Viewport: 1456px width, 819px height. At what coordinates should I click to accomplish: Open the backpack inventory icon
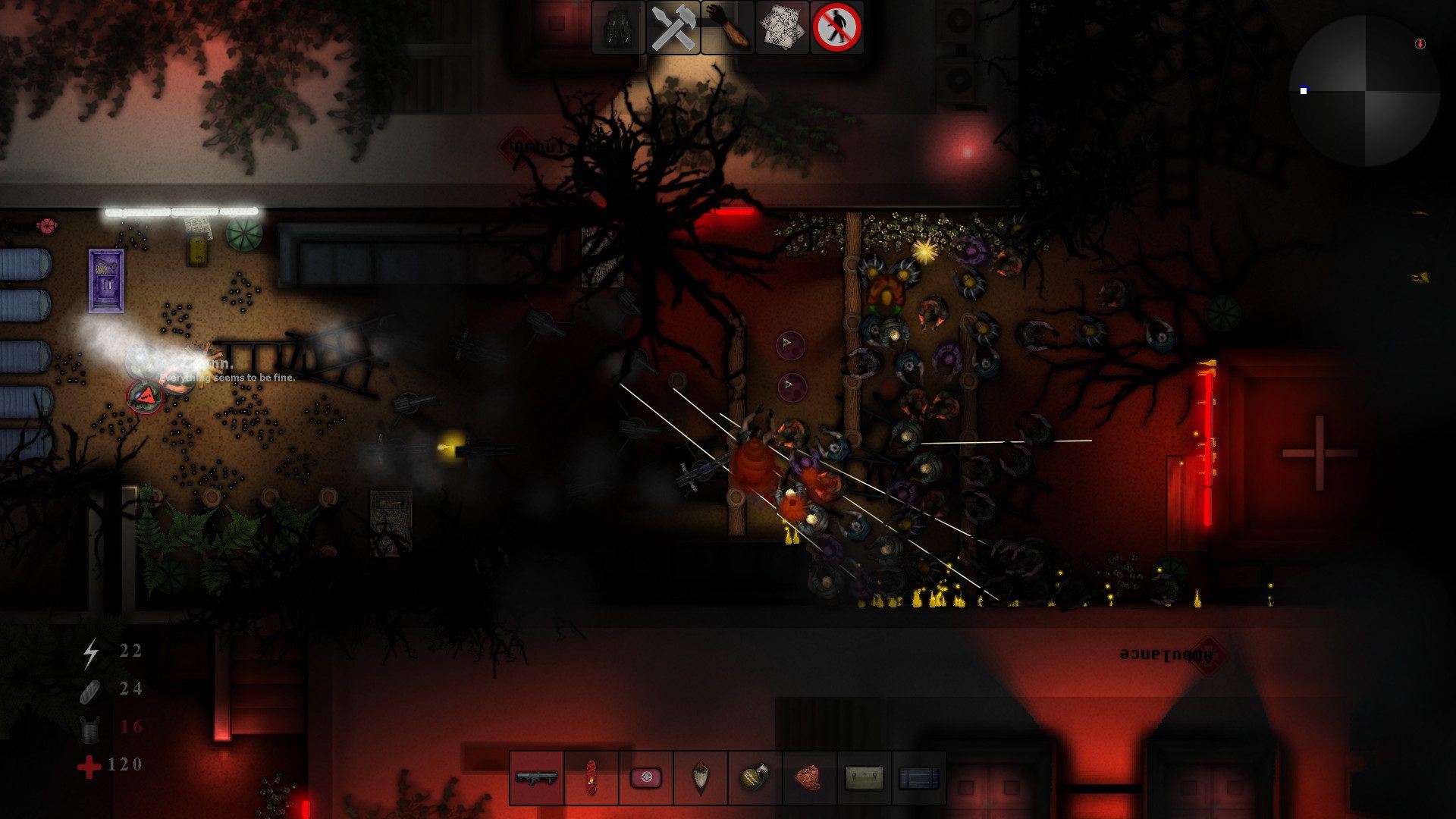pyautogui.click(x=618, y=28)
